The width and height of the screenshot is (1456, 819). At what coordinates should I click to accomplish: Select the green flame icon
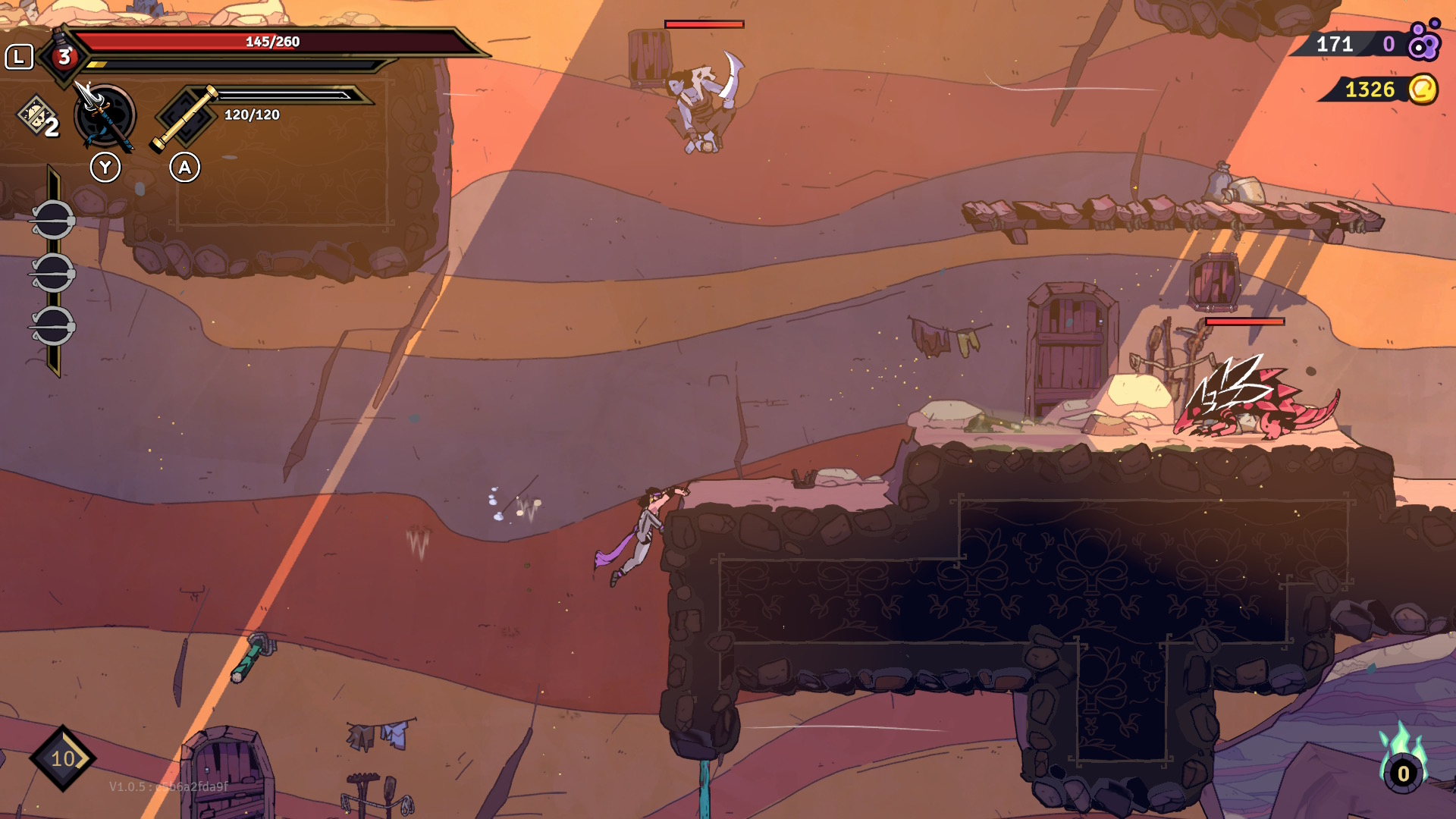coord(1402,761)
